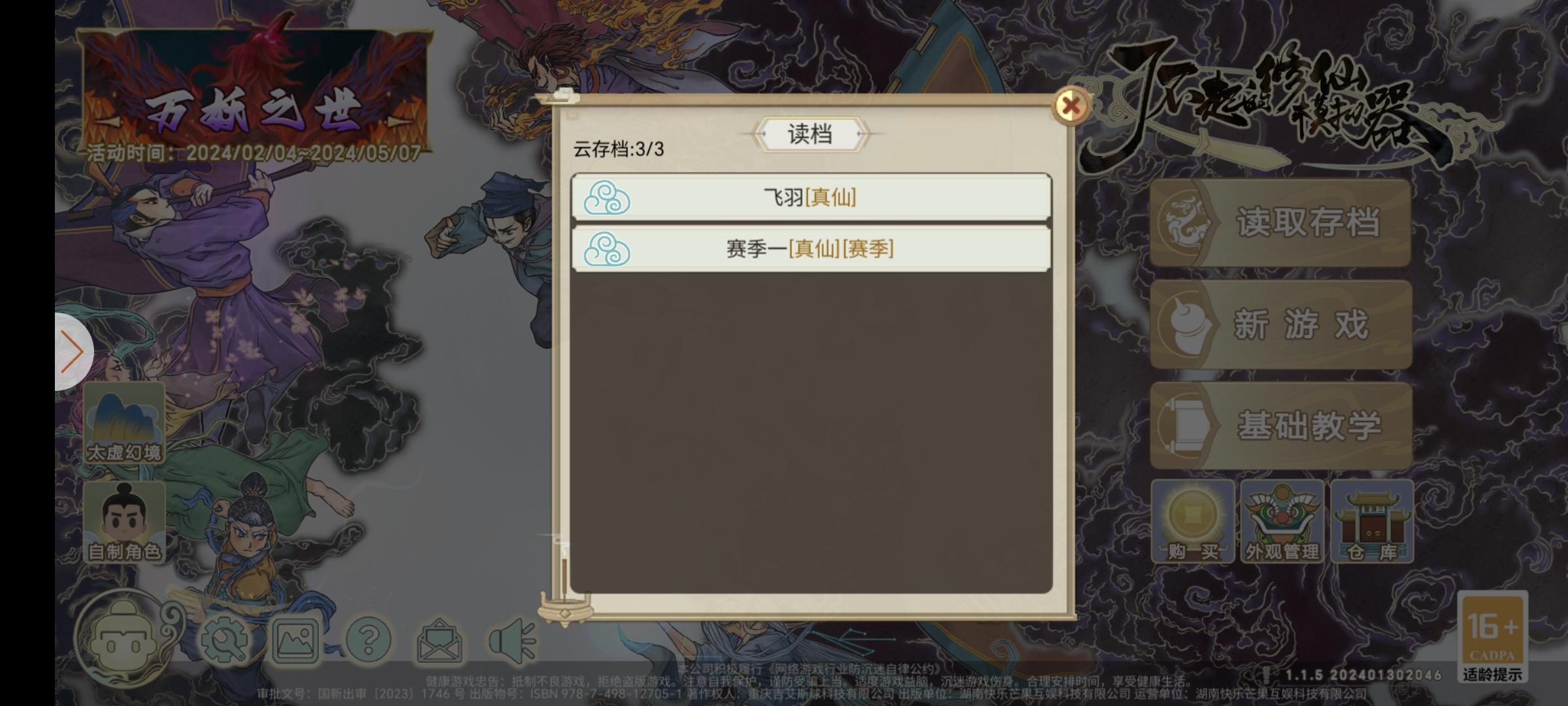Screen dimensions: 1568x706
Task: Open the mail envelope icon
Action: [x=441, y=641]
